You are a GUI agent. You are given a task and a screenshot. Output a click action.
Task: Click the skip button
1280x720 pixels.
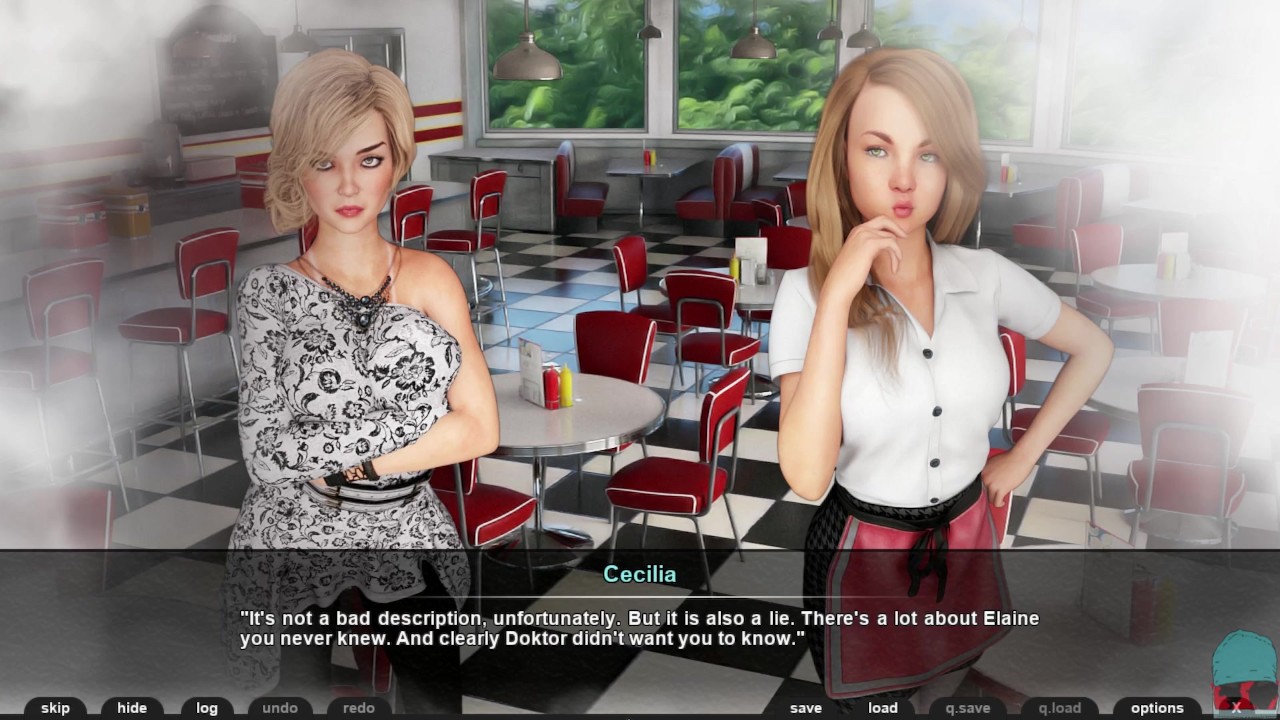(x=55, y=708)
